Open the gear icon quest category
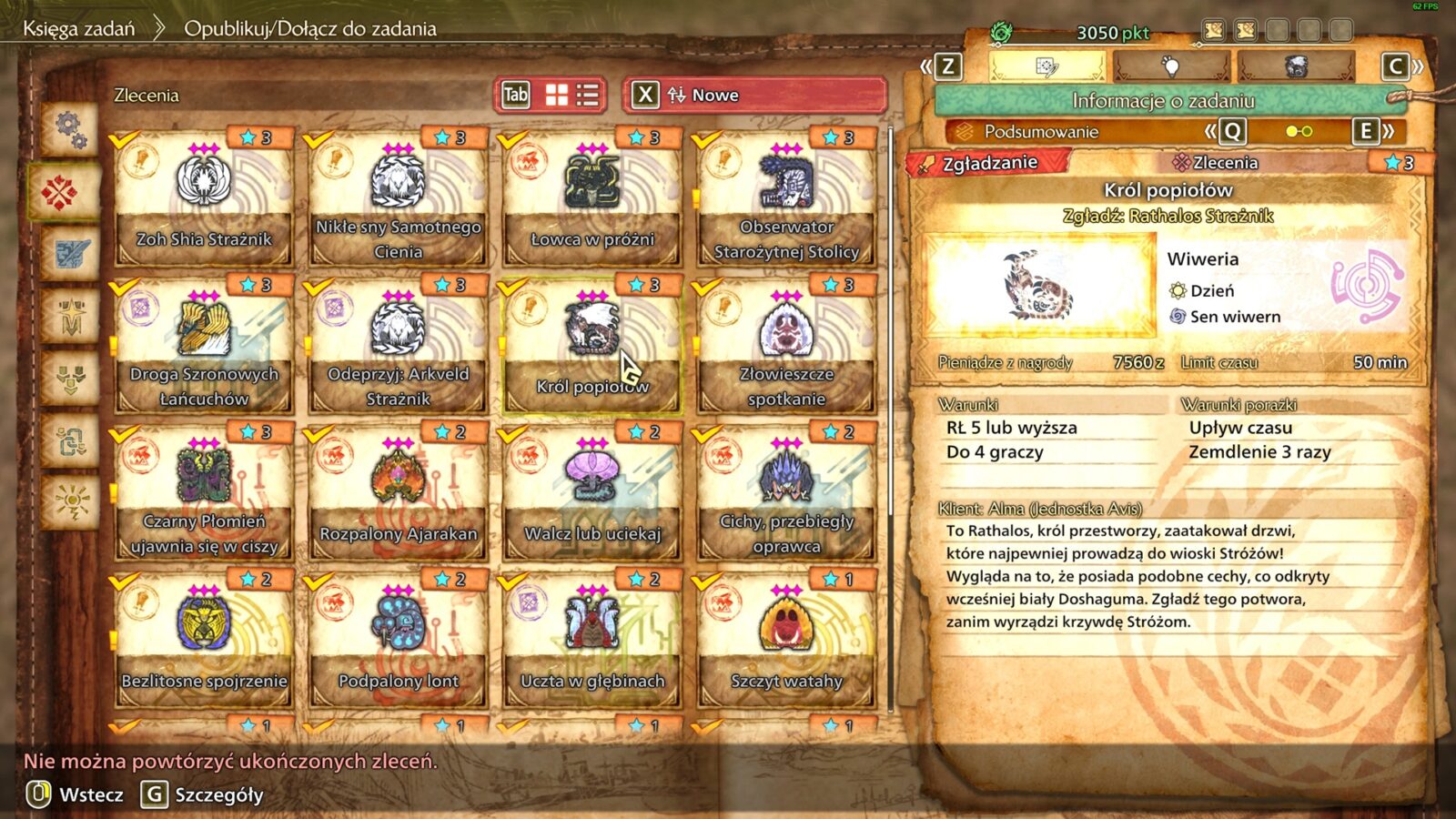Viewport: 1456px width, 819px height. pos(70,130)
